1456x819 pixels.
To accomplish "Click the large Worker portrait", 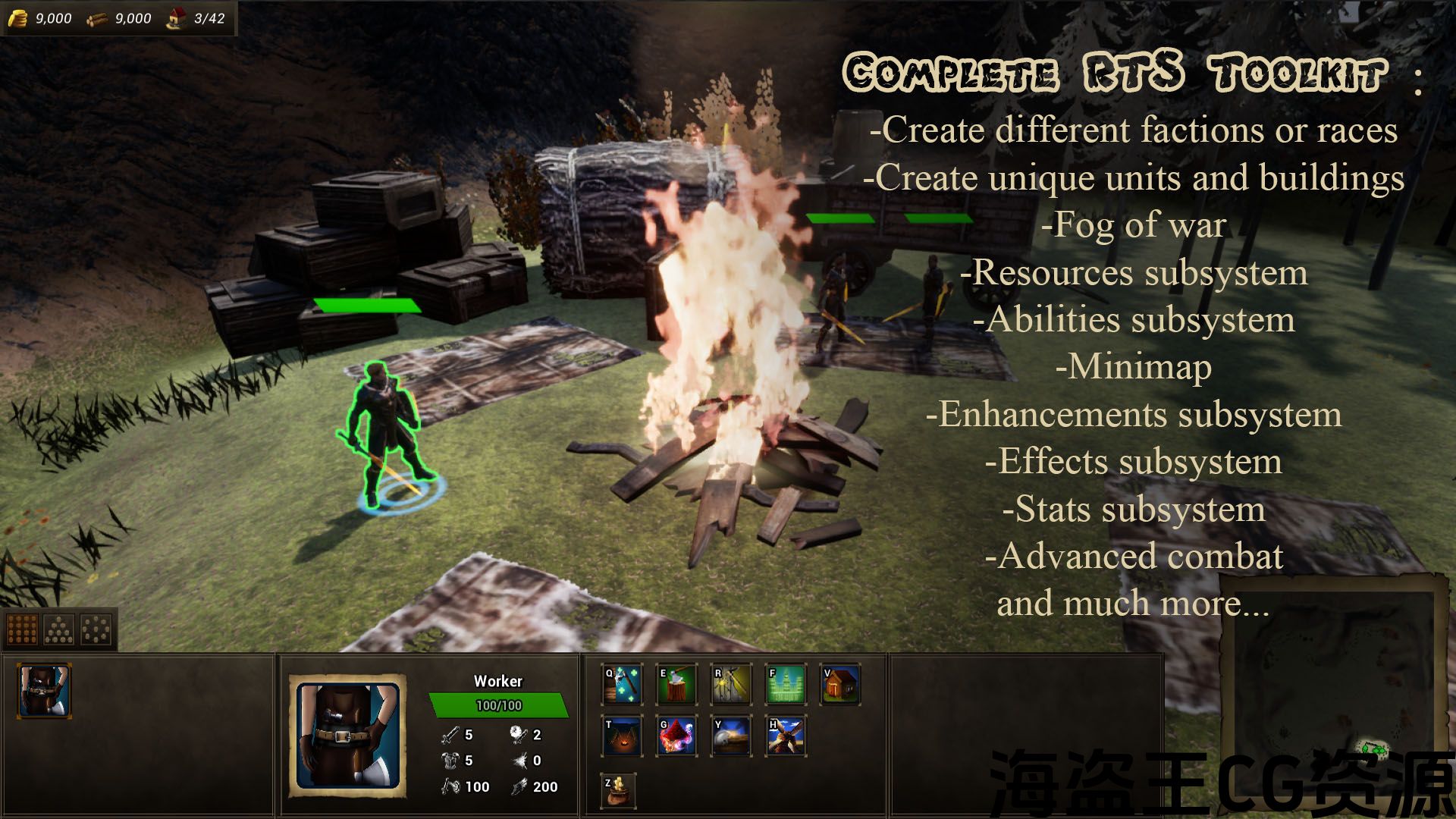I will pyautogui.click(x=347, y=736).
